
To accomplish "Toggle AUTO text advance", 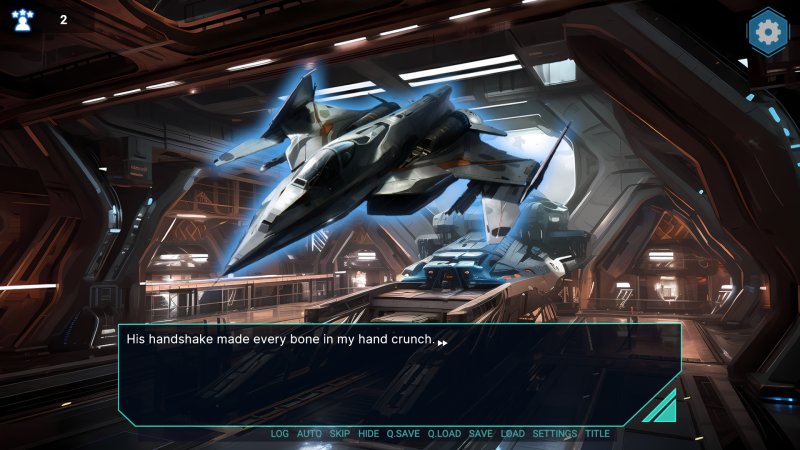I will 310,434.
